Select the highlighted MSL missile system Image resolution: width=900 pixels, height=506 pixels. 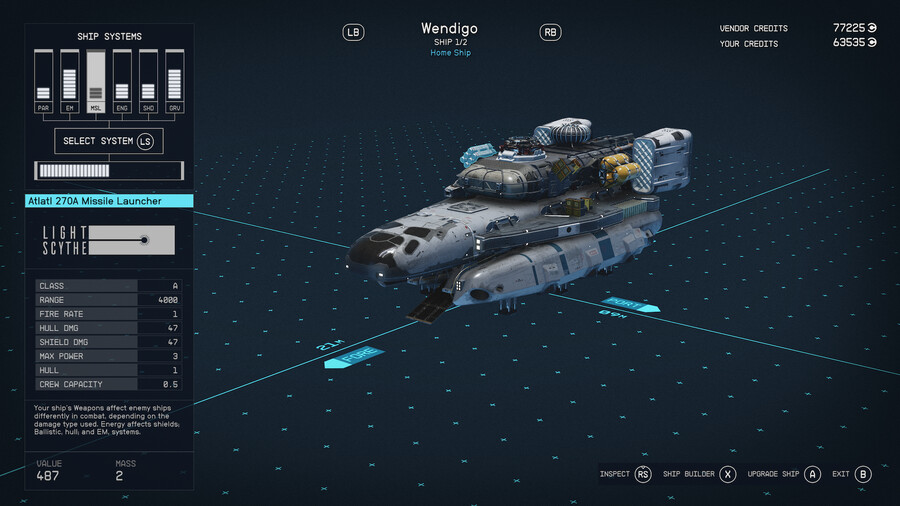tap(96, 82)
